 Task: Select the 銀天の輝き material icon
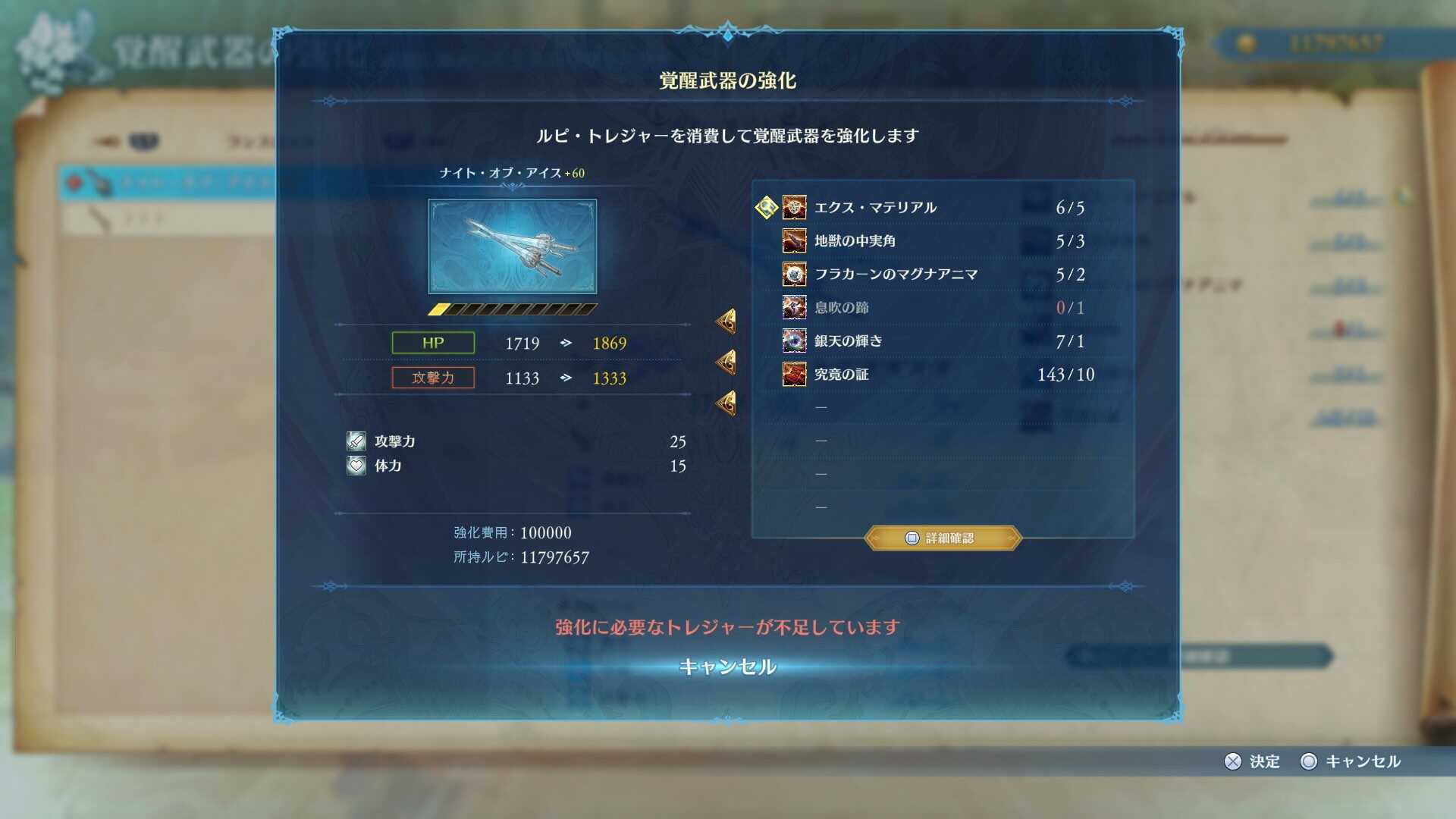point(793,340)
